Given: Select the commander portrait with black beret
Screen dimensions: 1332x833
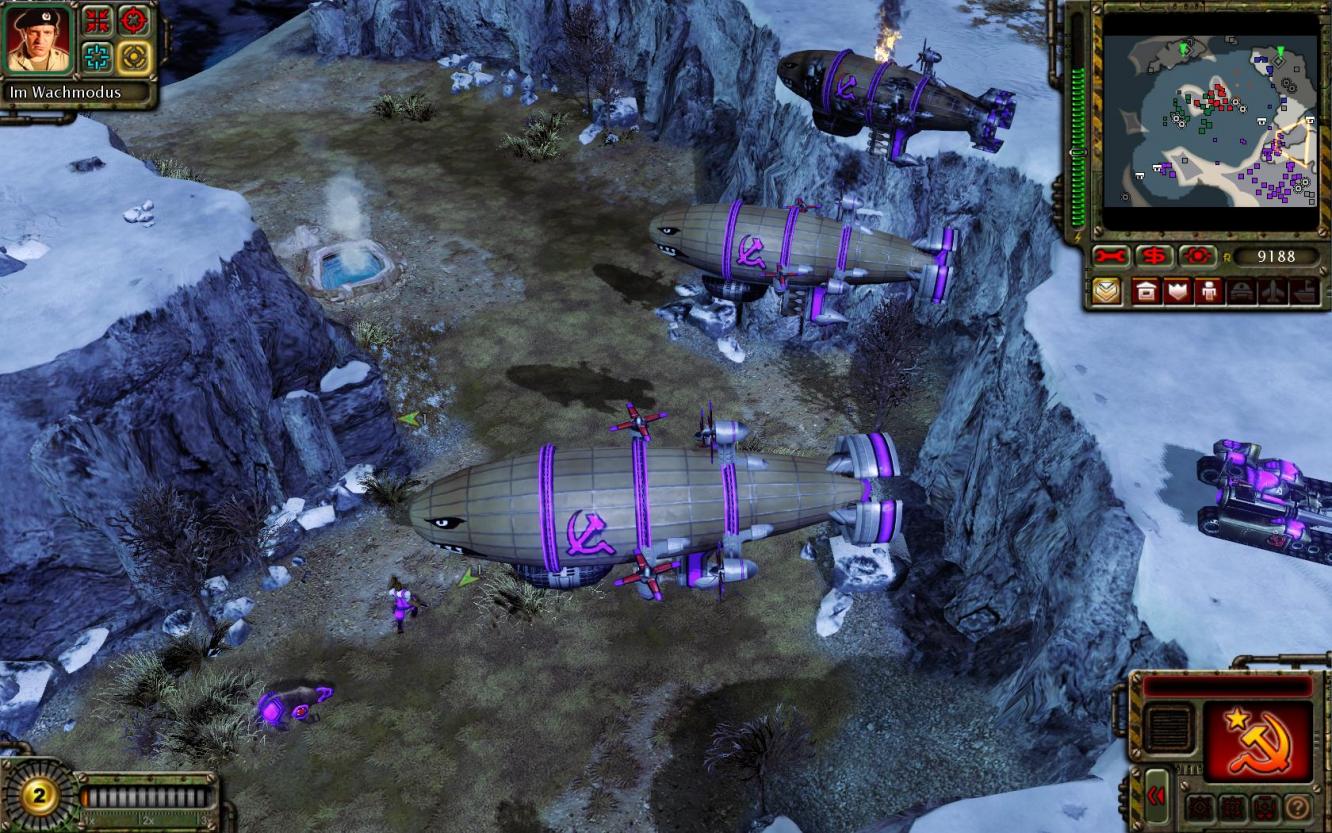Looking at the screenshot, I should coord(41,40).
